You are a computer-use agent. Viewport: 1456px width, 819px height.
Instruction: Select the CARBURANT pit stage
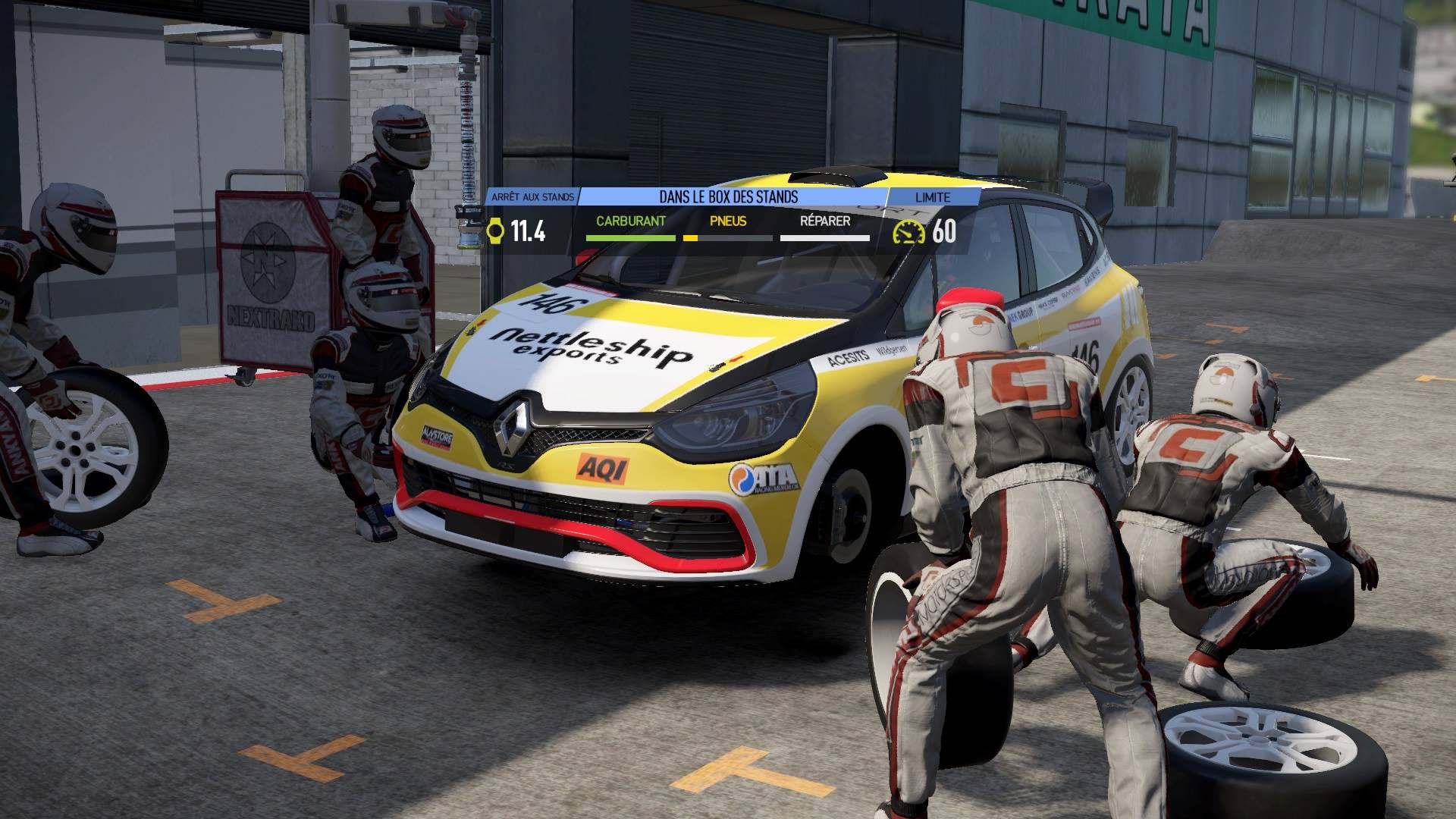[x=630, y=221]
